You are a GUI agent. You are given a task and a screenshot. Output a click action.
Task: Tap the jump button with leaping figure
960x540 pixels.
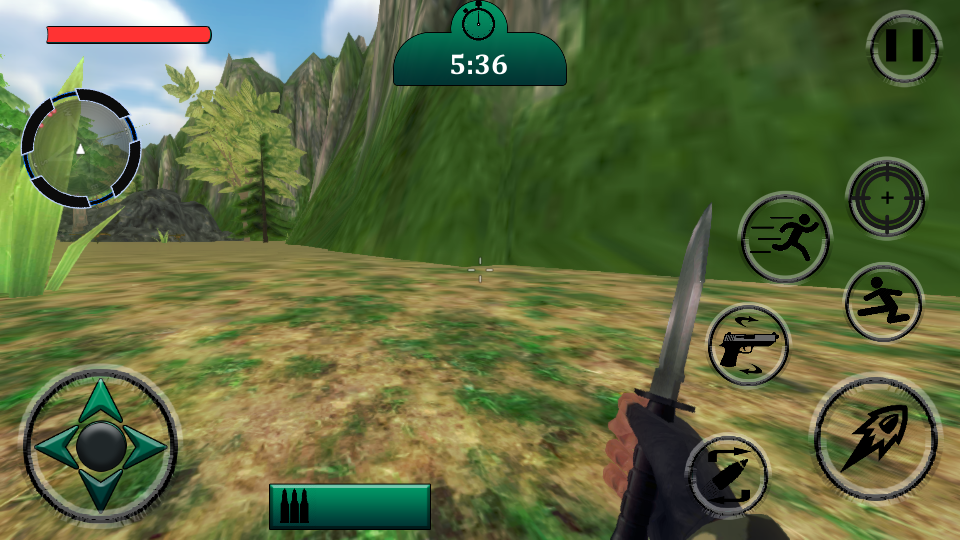[883, 302]
